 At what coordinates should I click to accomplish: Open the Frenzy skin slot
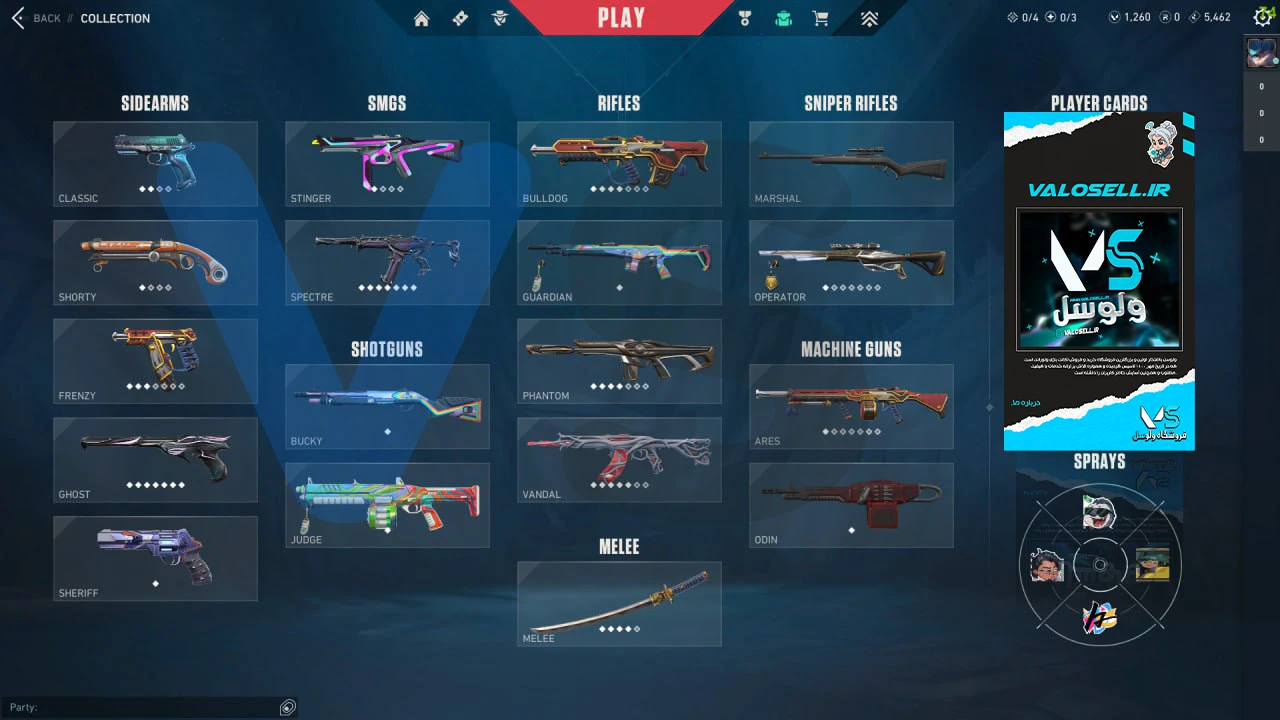pyautogui.click(x=155, y=361)
